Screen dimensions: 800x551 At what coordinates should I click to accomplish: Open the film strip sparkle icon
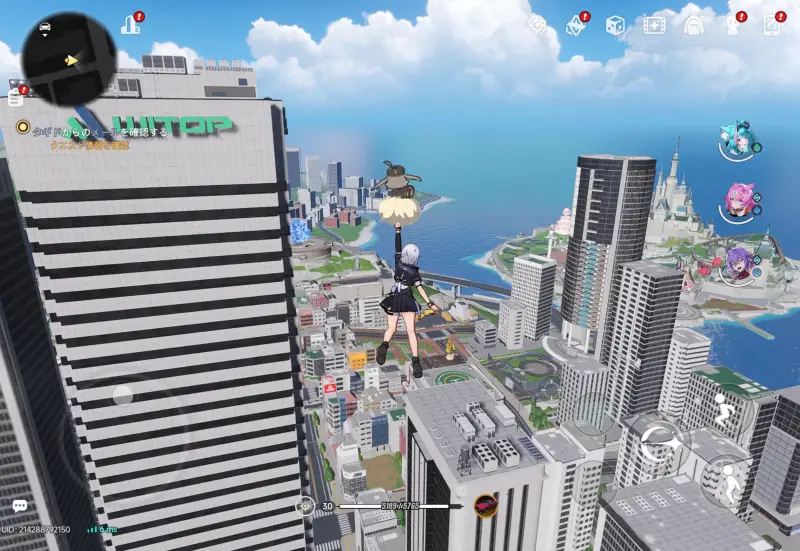[x=654, y=24]
